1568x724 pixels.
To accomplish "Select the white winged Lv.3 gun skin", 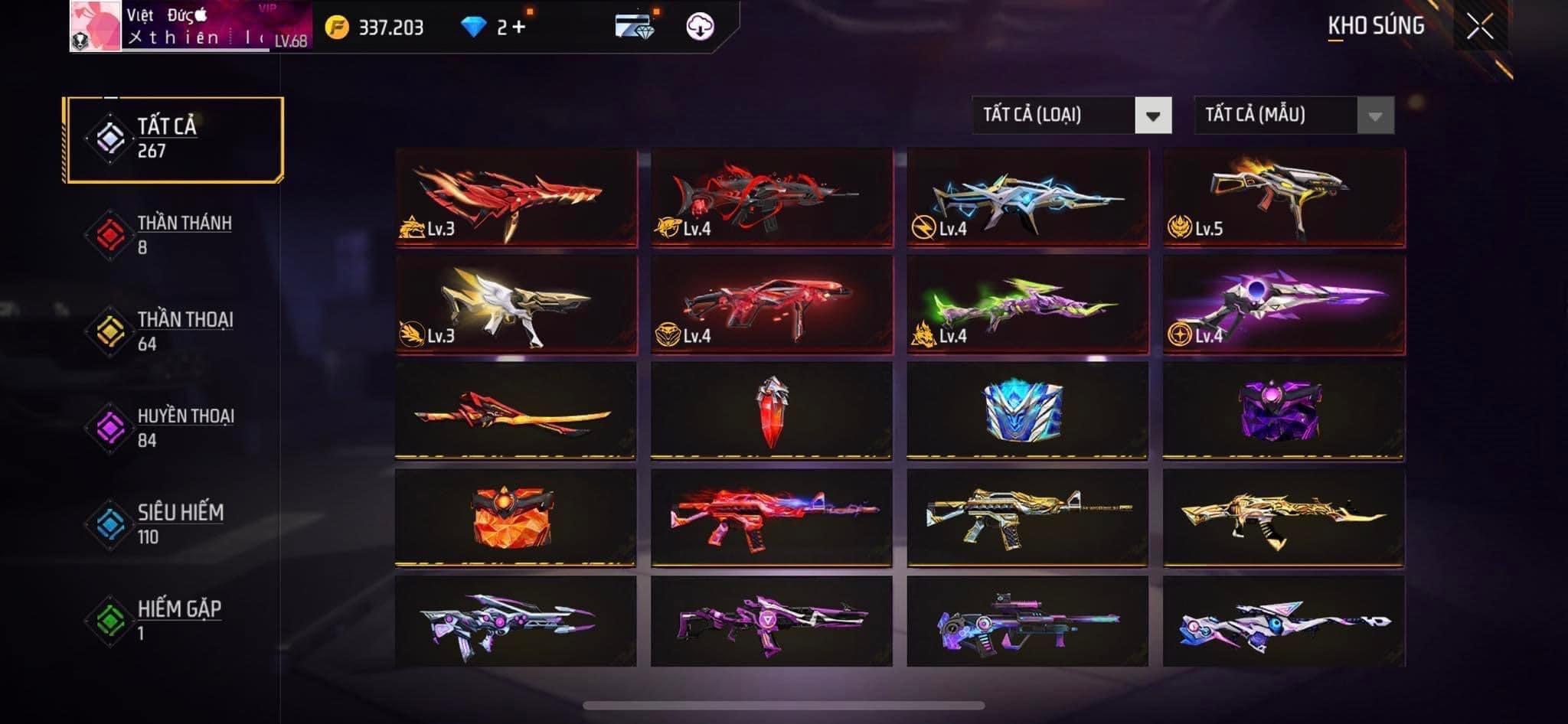I will (515, 305).
